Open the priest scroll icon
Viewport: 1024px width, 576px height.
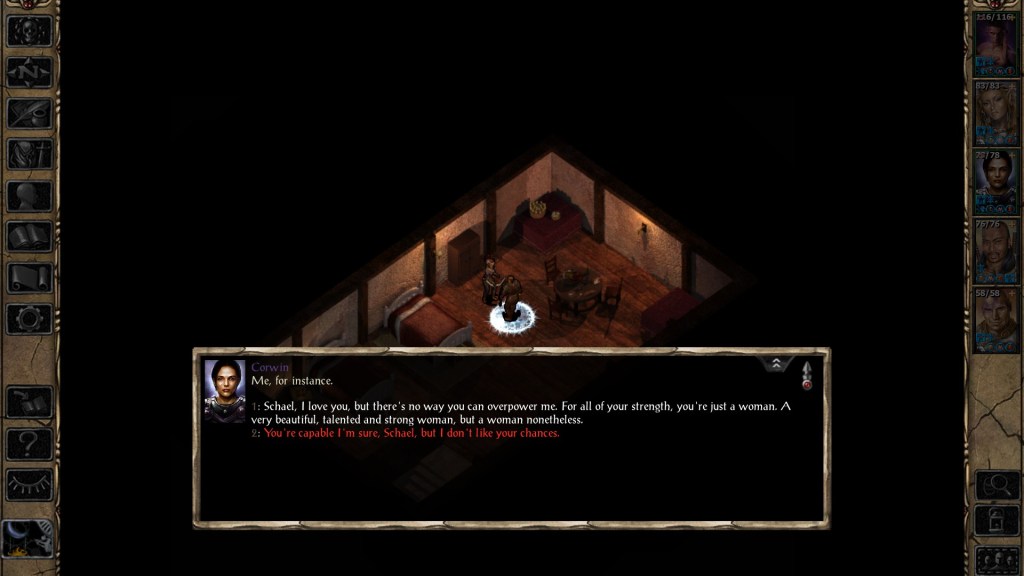28,278
